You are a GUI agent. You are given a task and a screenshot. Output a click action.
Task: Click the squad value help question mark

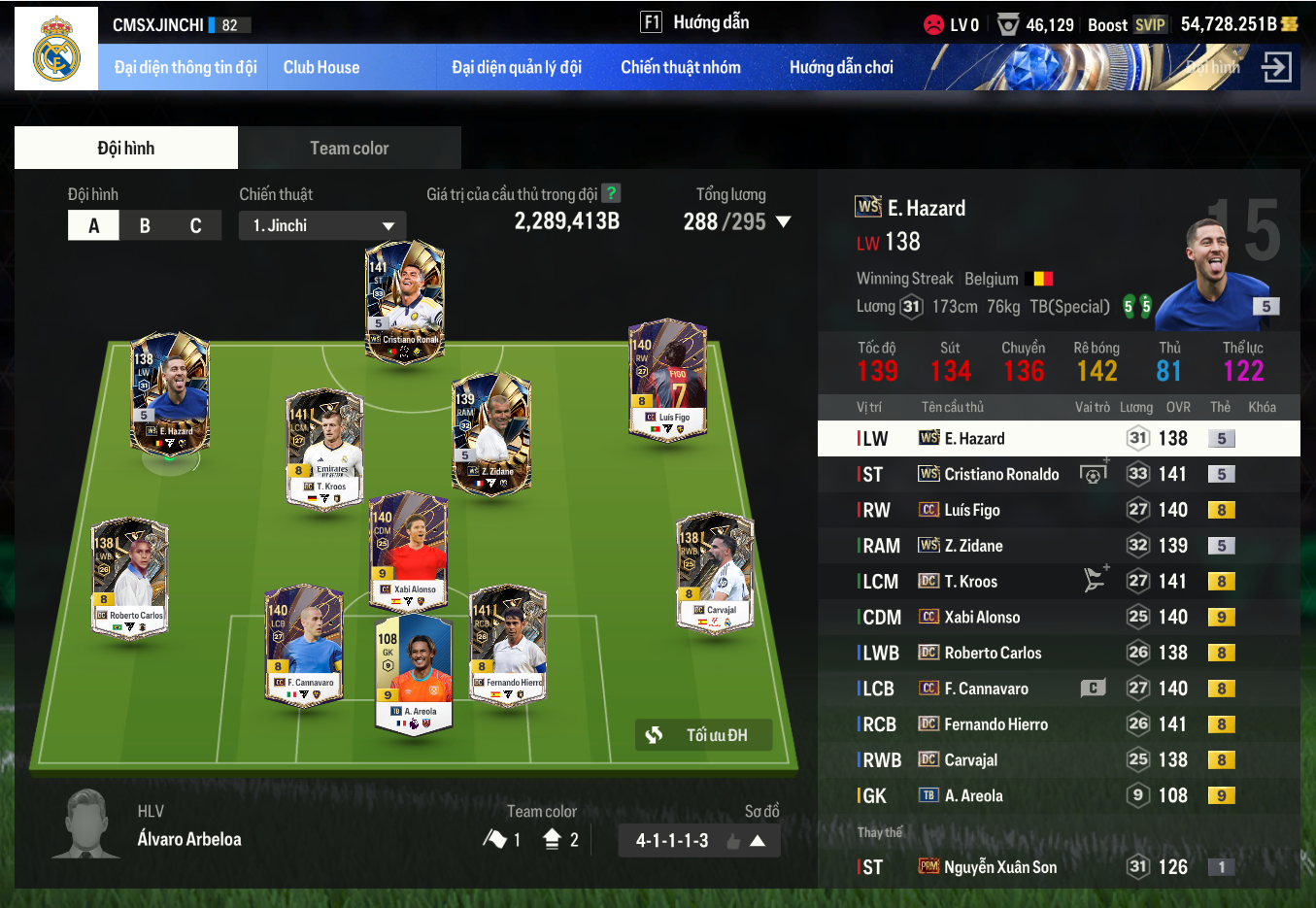[x=611, y=193]
